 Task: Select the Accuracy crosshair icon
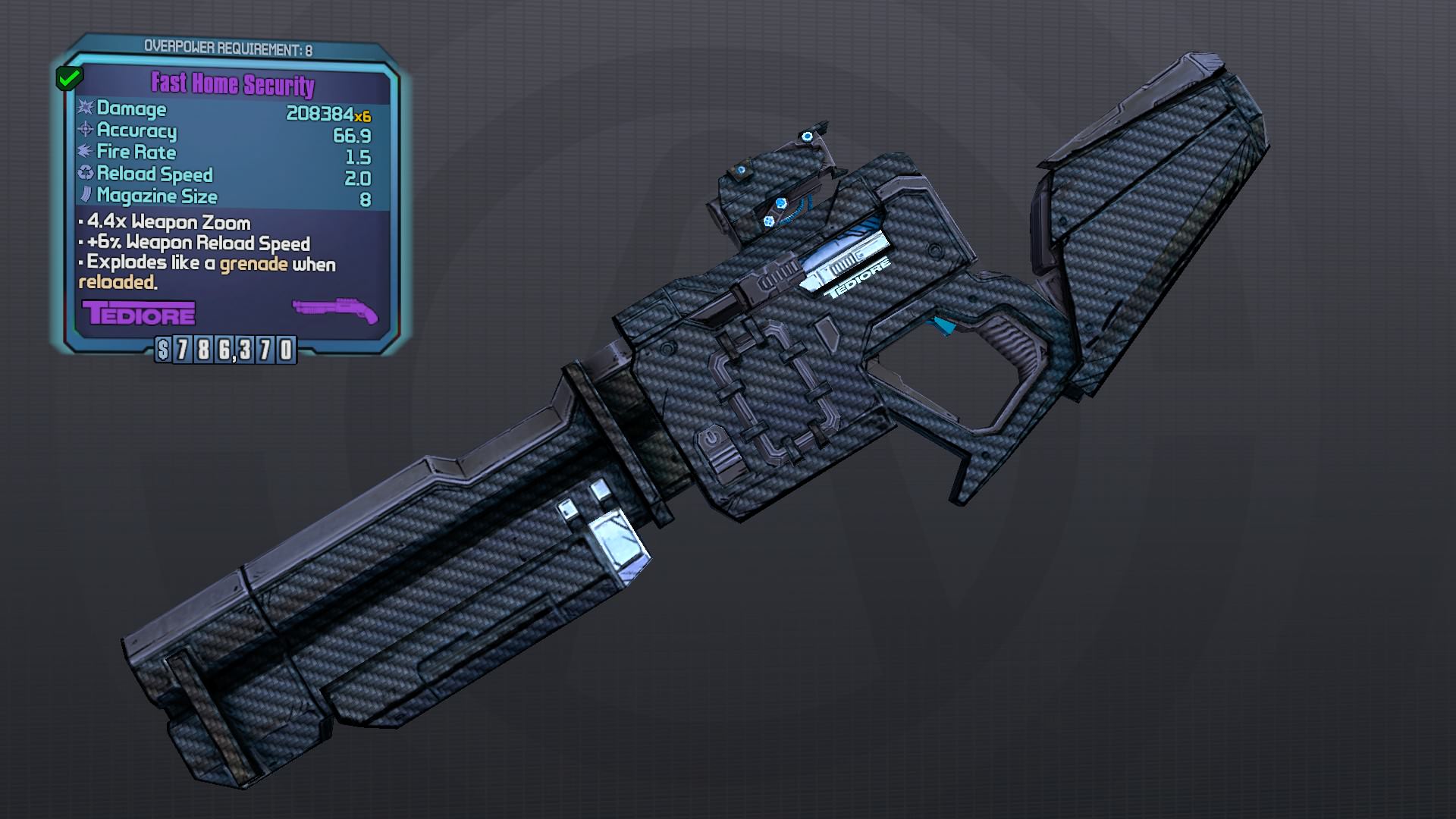[x=84, y=130]
